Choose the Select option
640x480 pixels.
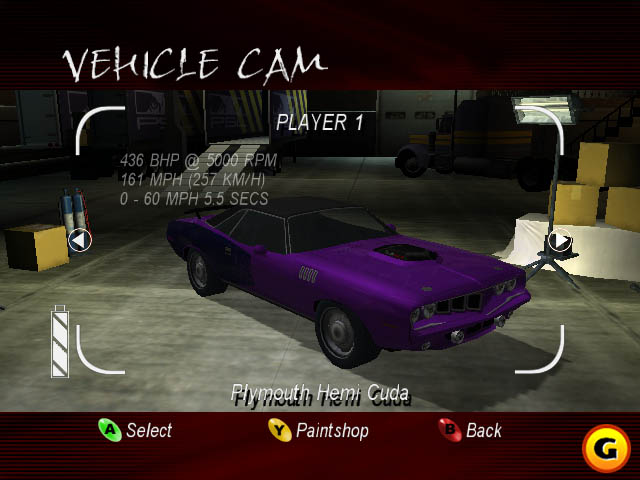[x=136, y=431]
